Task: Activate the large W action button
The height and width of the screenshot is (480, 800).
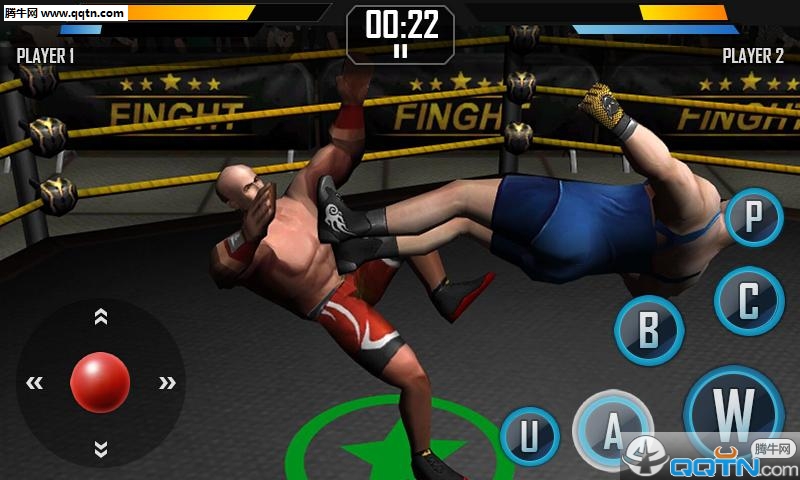Action: [x=734, y=411]
